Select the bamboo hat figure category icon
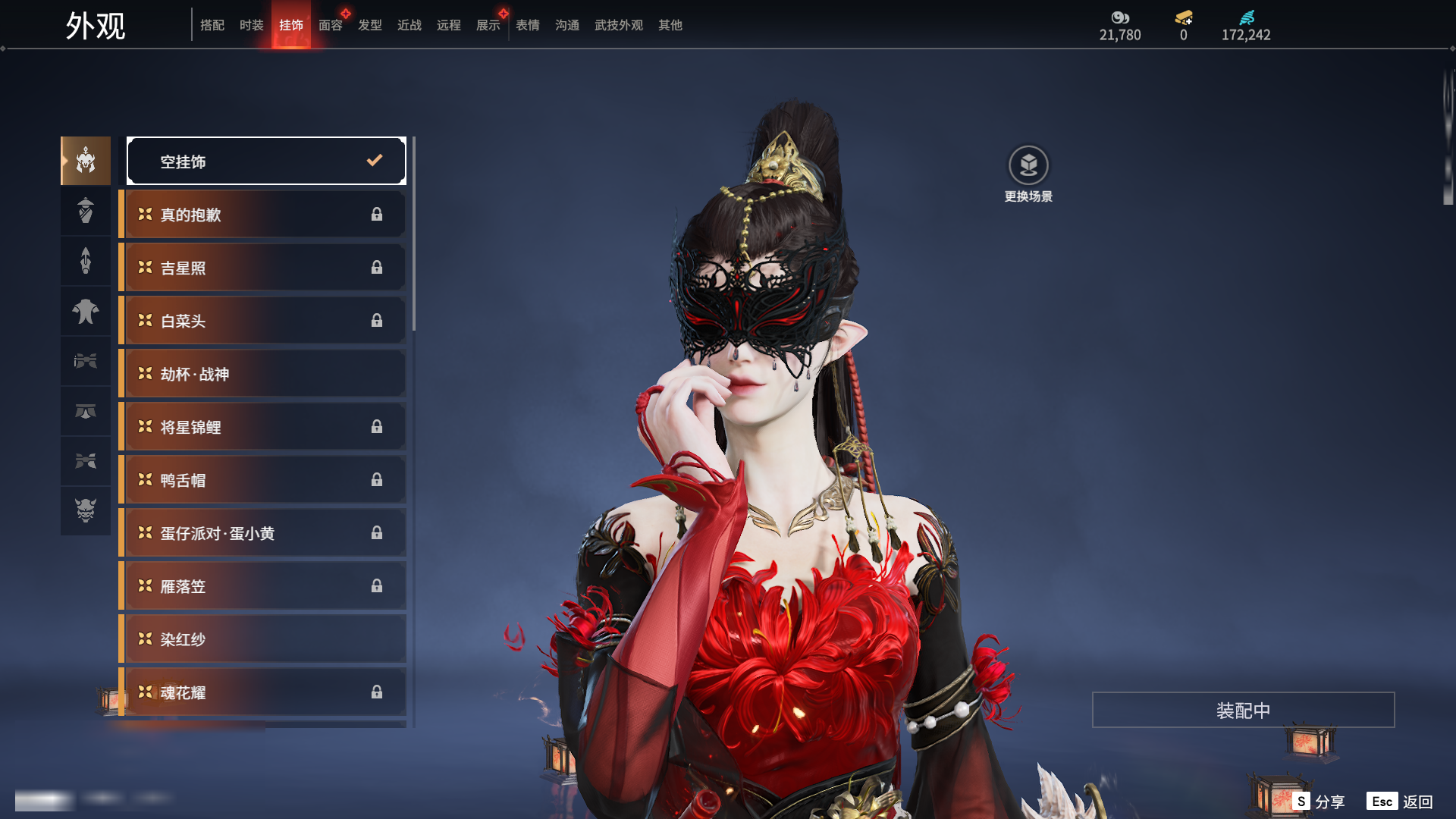This screenshot has height=819, width=1456. [86, 211]
